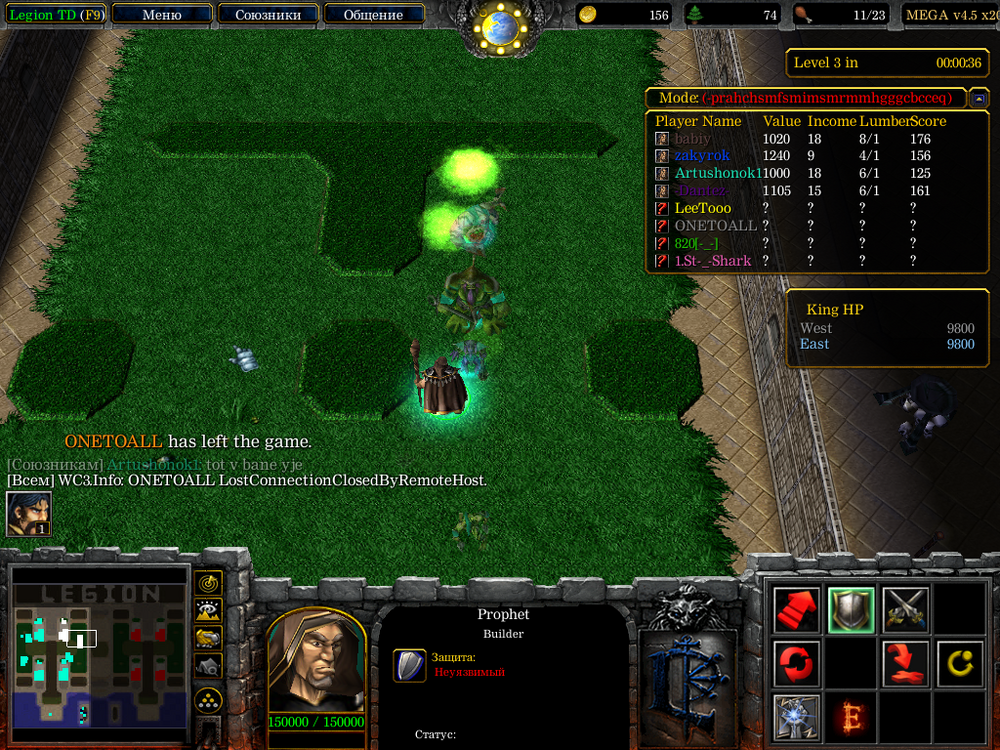The width and height of the screenshot is (1000, 750).
Task: Open the Меню button
Action: pos(162,15)
